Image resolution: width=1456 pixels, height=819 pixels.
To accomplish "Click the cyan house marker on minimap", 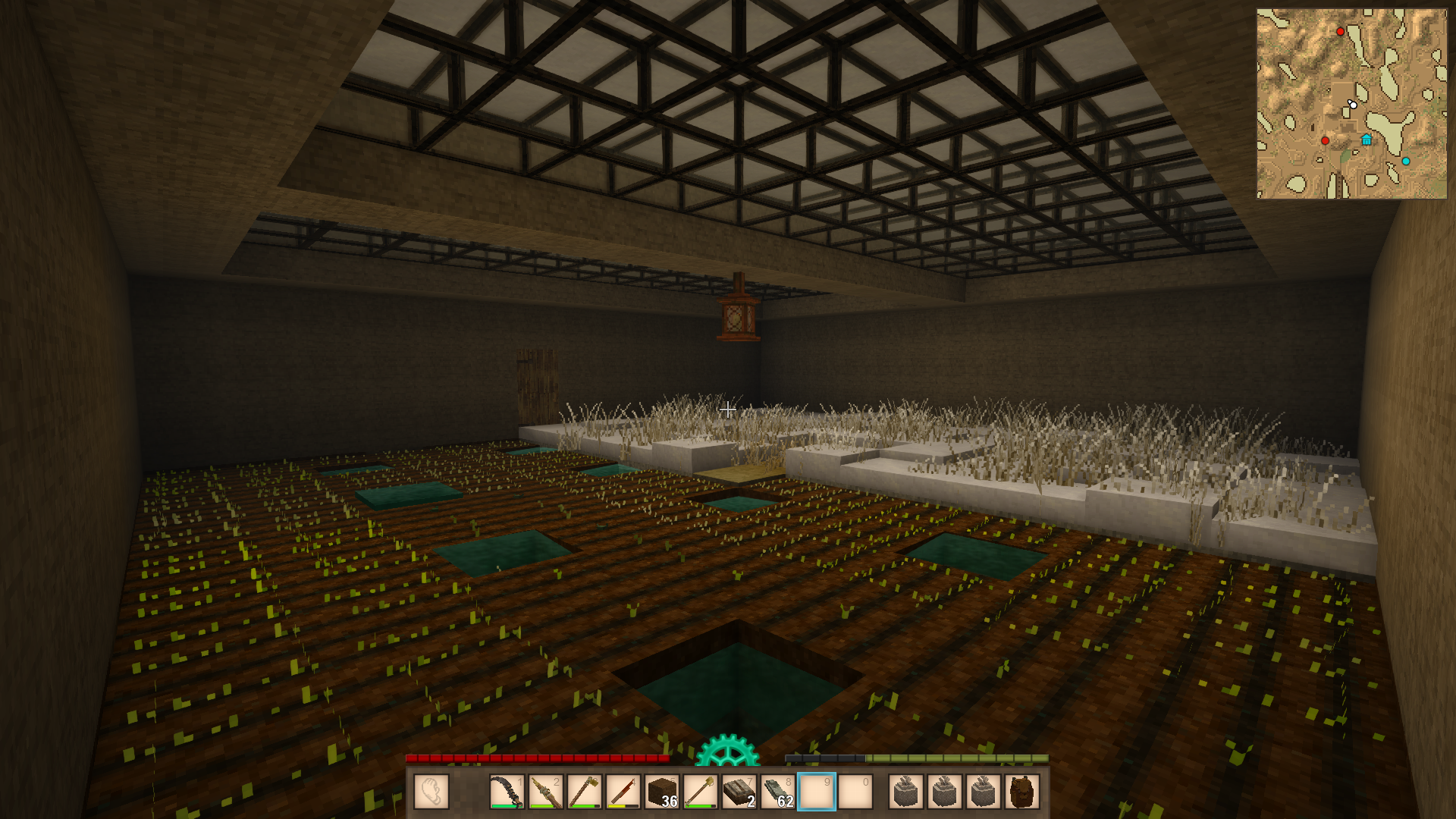I will point(1367,140).
